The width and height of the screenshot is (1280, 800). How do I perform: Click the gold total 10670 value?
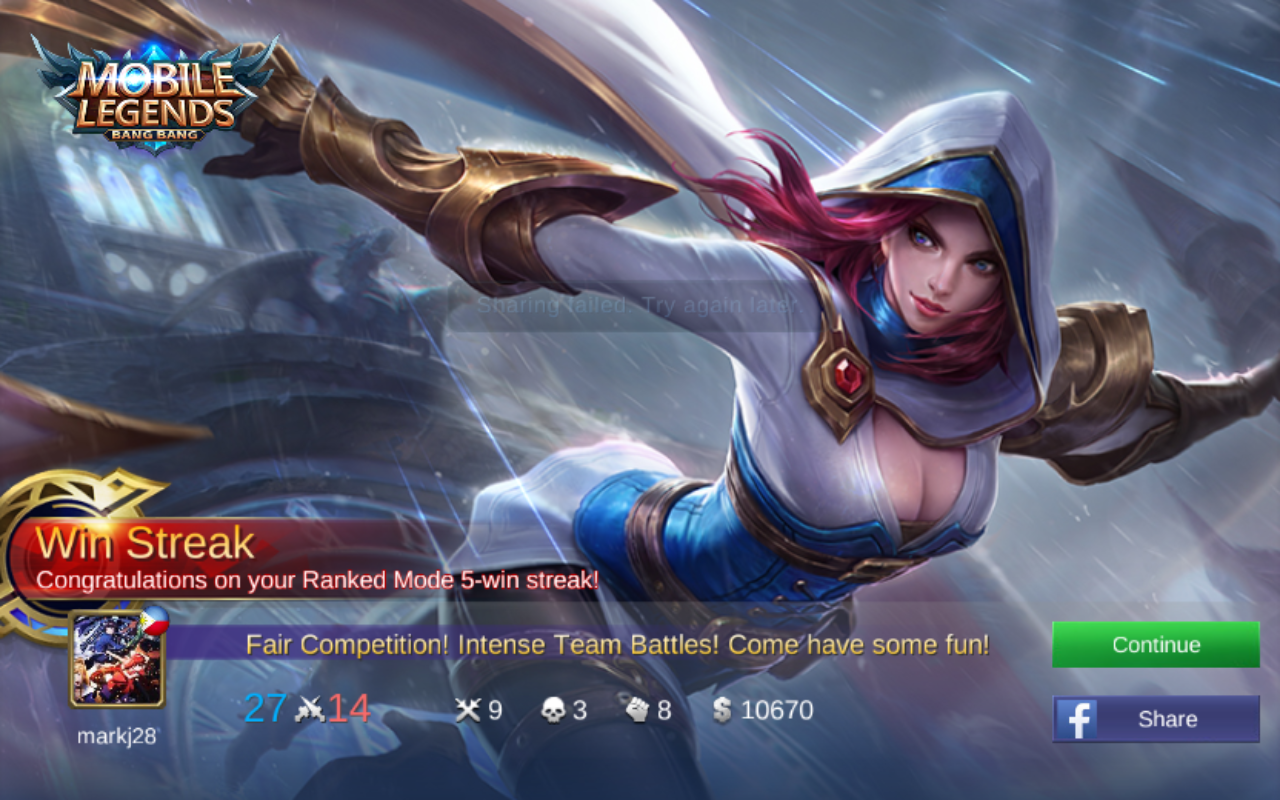(777, 710)
